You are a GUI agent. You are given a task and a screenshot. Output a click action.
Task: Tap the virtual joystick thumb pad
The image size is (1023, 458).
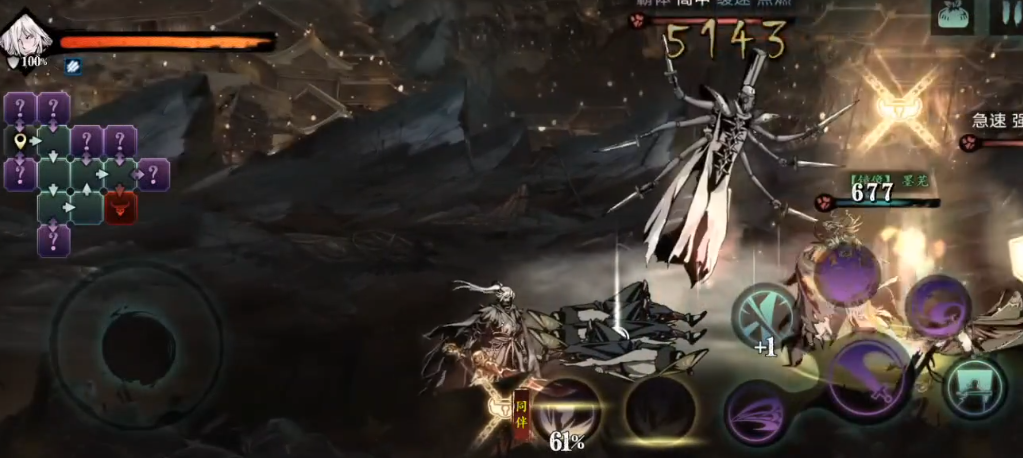(x=138, y=348)
